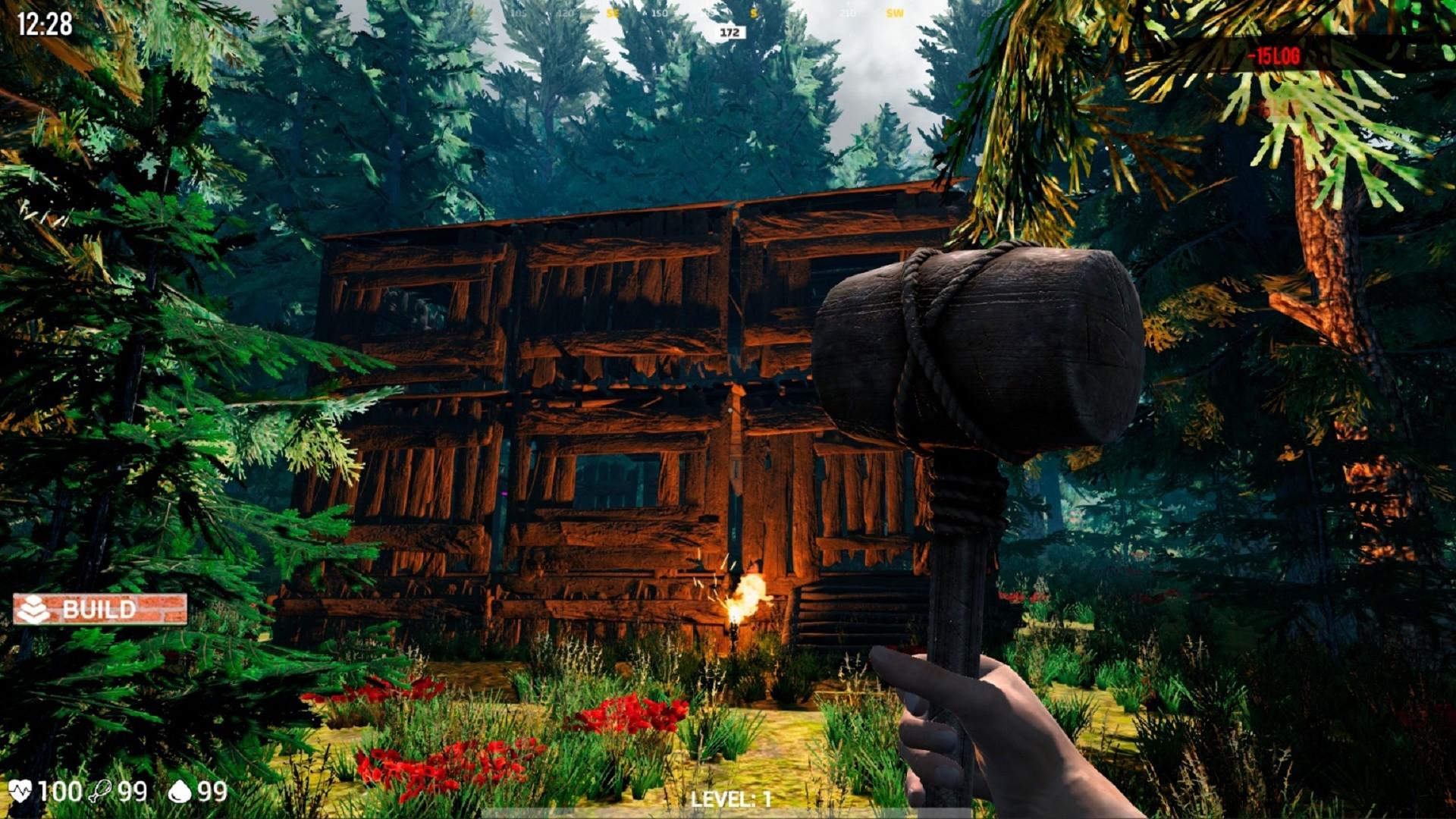Click the "210" bearing mark on the compass
1456x819 pixels.
[848, 12]
